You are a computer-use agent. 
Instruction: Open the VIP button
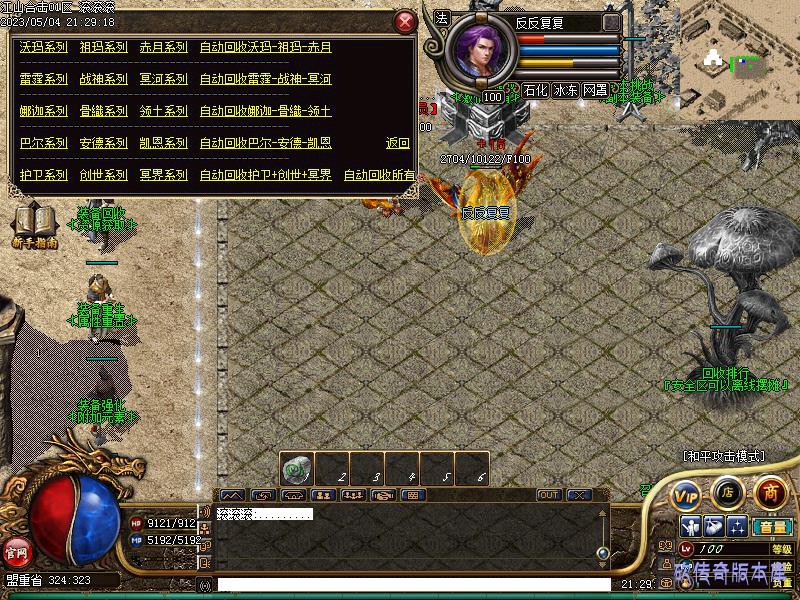point(686,494)
